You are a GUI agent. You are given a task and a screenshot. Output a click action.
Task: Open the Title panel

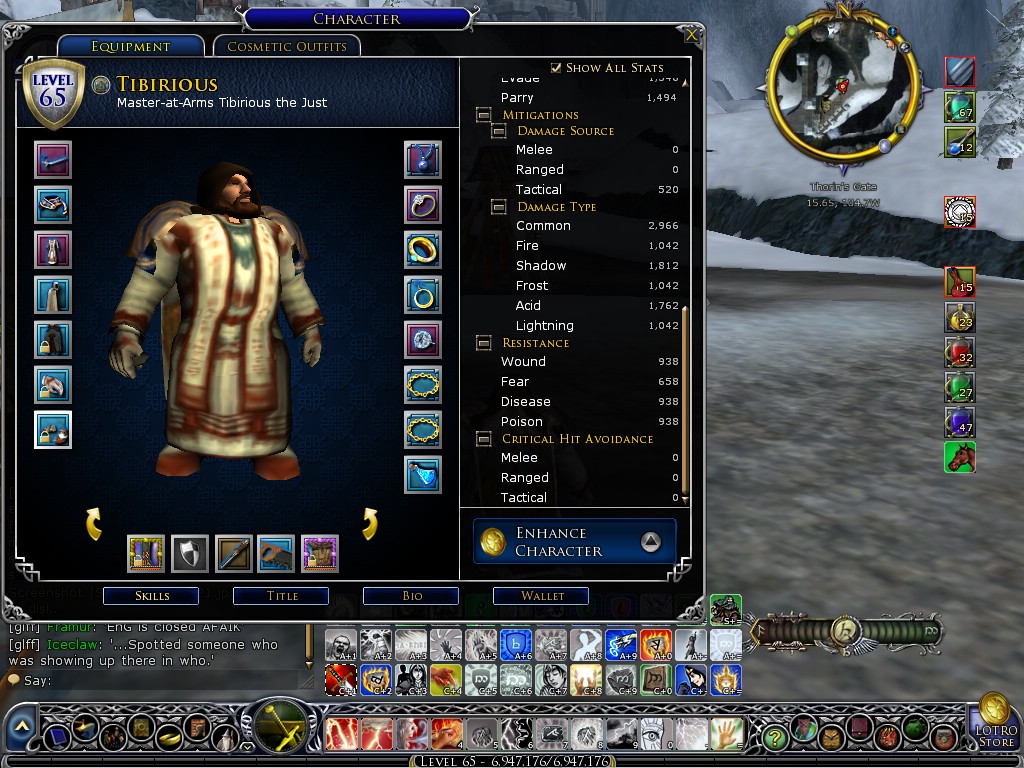pyautogui.click(x=282, y=596)
